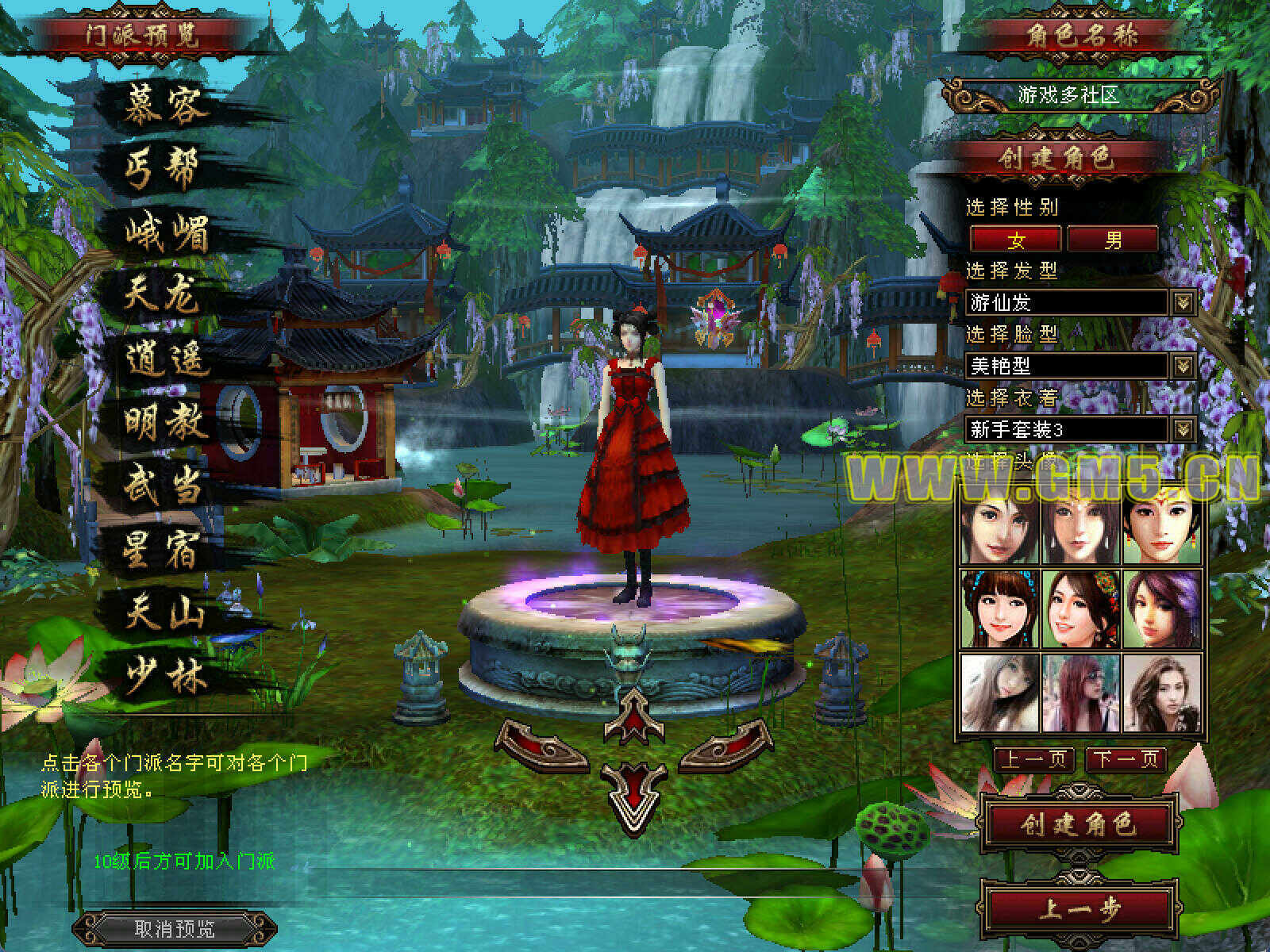Preview the 慕容 sect
1270x952 pixels.
[x=165, y=106]
